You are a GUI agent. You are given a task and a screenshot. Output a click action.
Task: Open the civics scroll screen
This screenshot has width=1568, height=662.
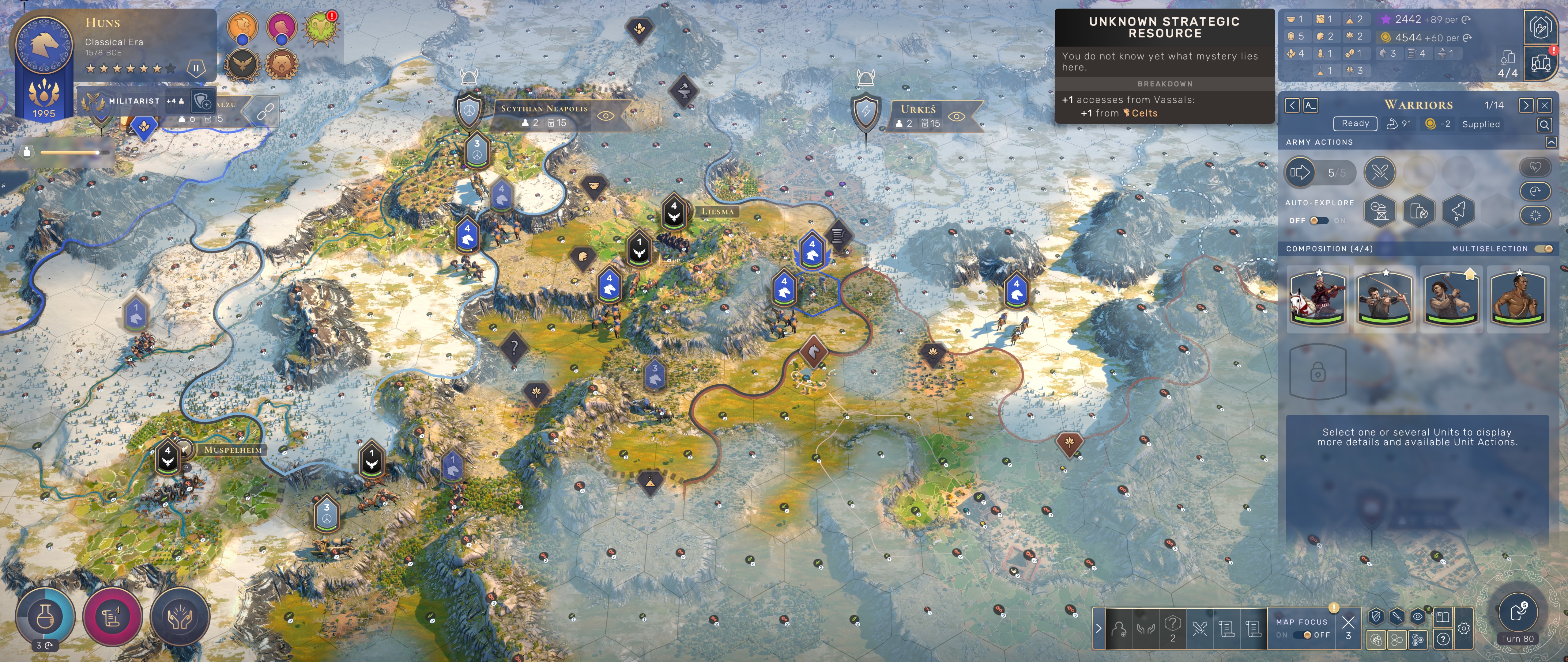coord(113,617)
